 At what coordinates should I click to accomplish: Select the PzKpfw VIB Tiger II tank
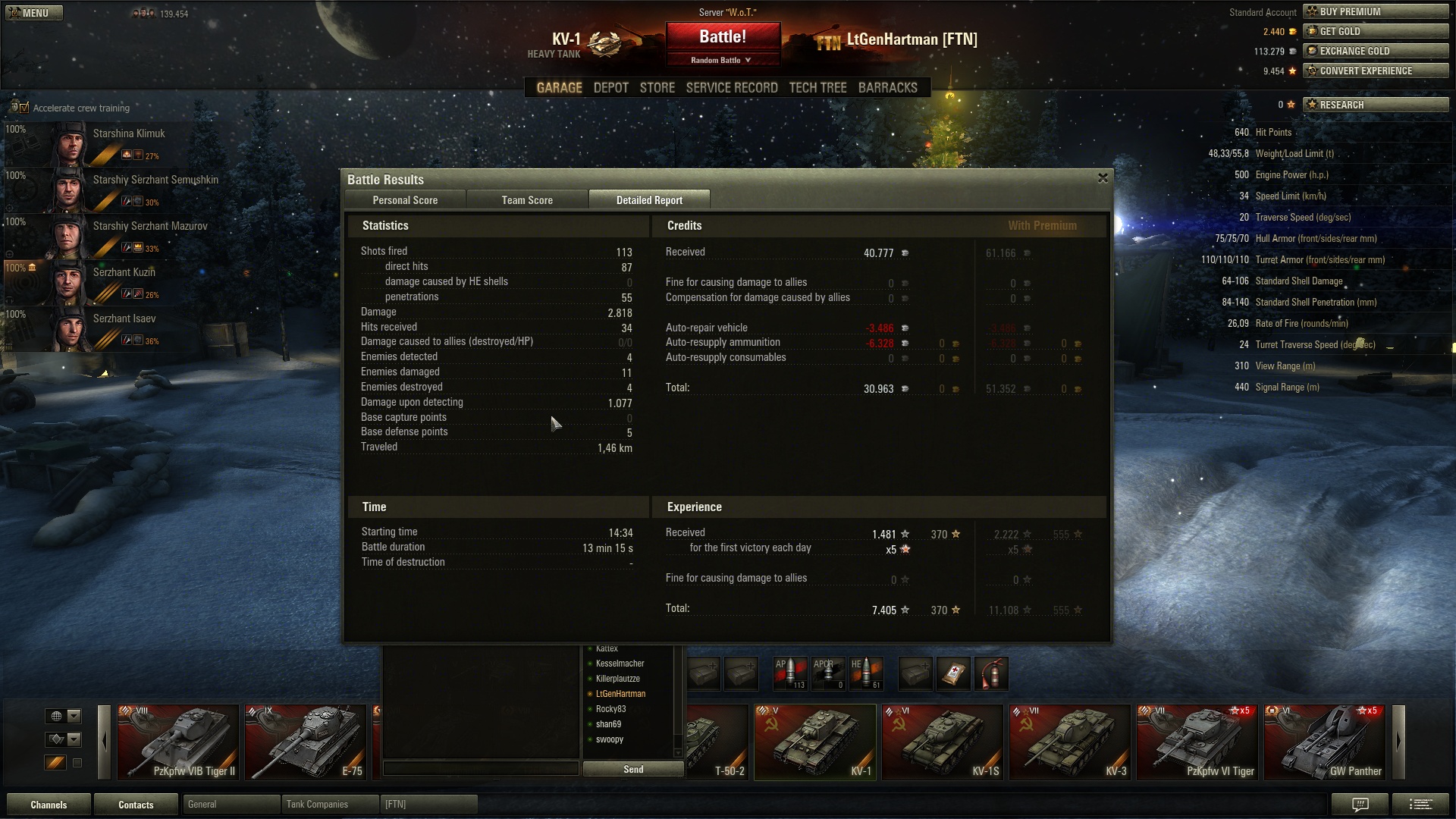pos(178,742)
